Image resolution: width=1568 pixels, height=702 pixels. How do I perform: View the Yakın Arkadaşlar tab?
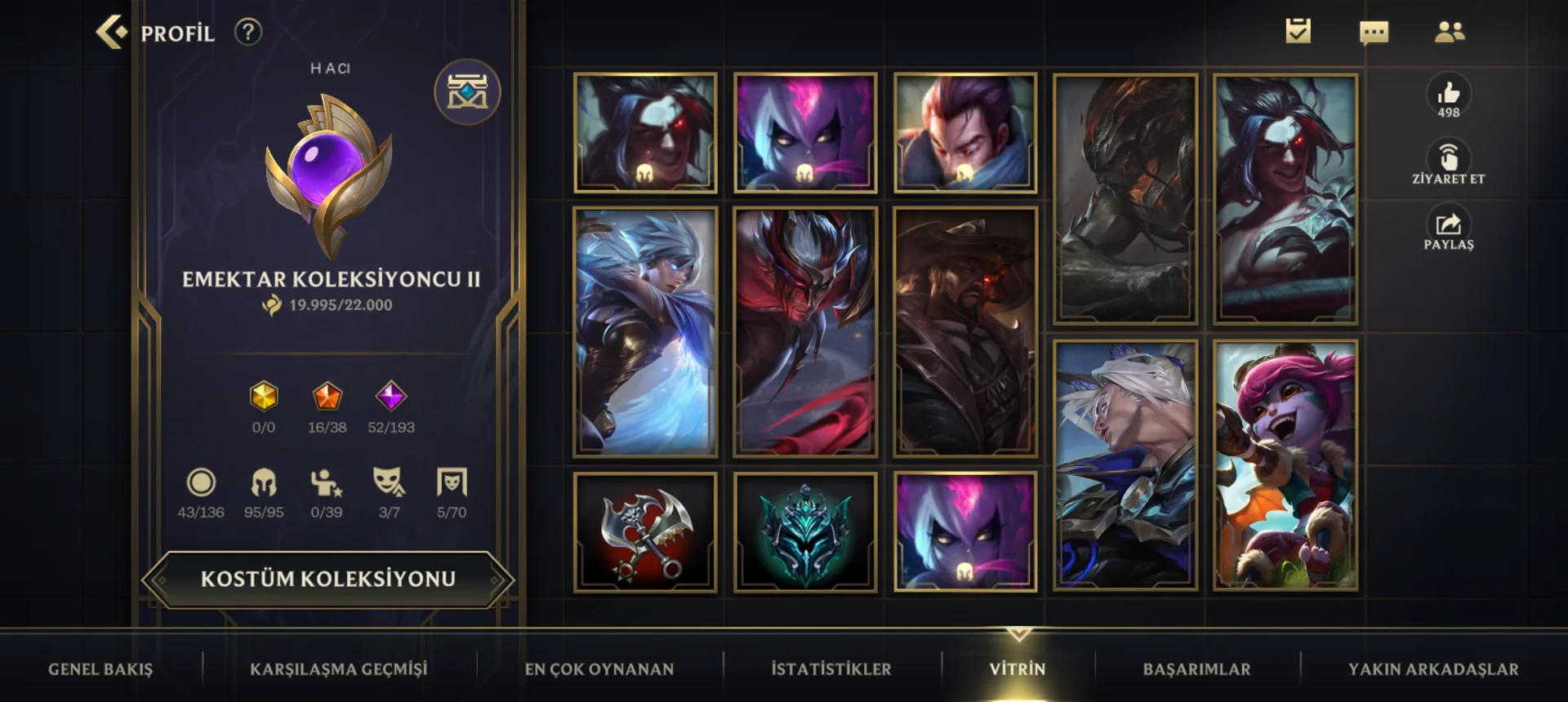coord(1433,669)
